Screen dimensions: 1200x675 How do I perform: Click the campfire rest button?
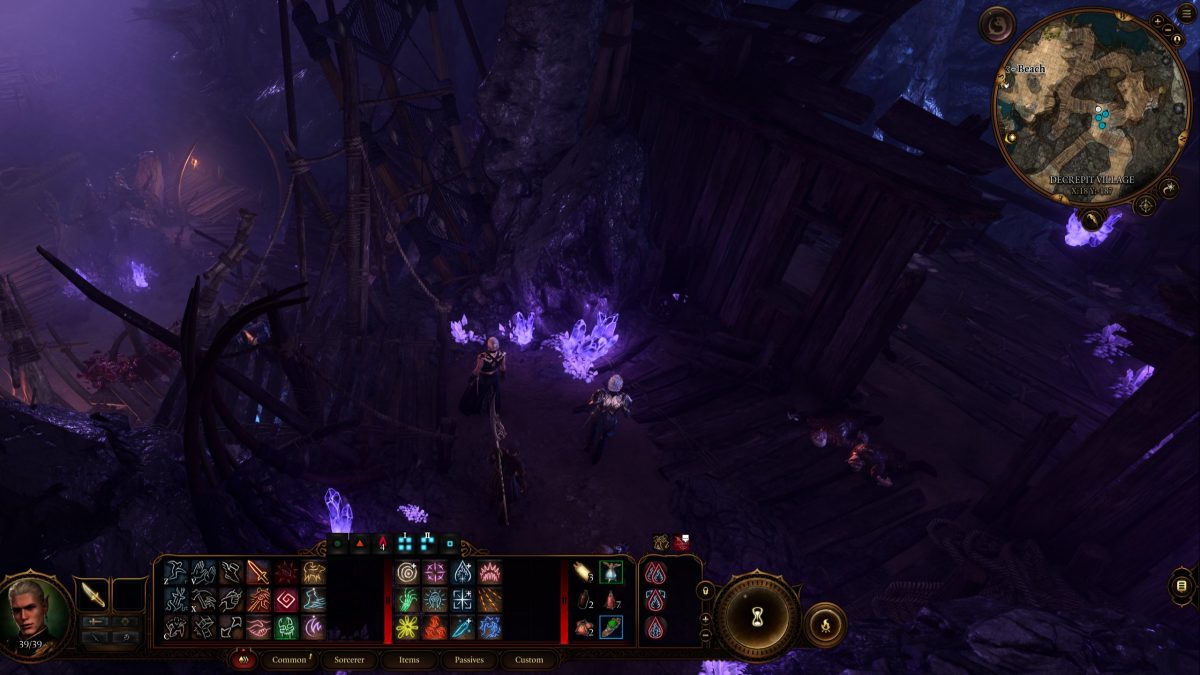pyautogui.click(x=825, y=625)
